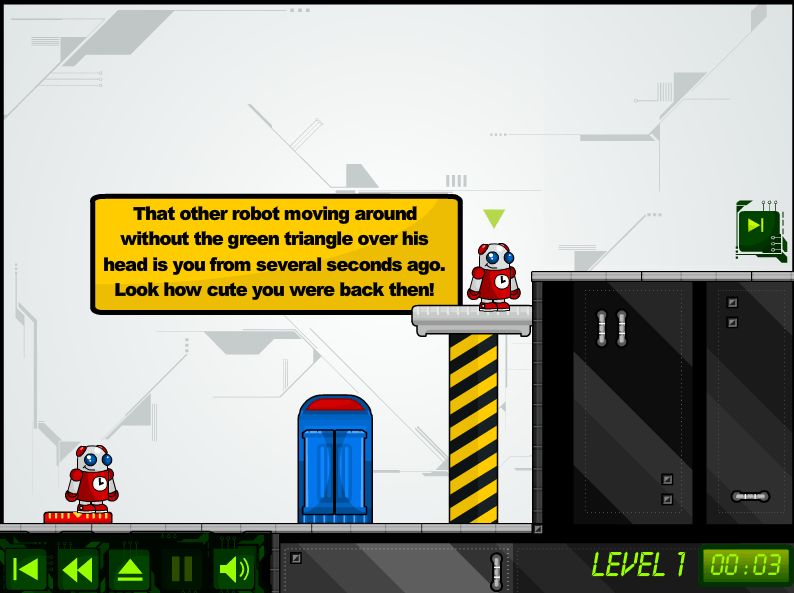Hit the eject button
Screen dimensions: 794x593
point(130,570)
